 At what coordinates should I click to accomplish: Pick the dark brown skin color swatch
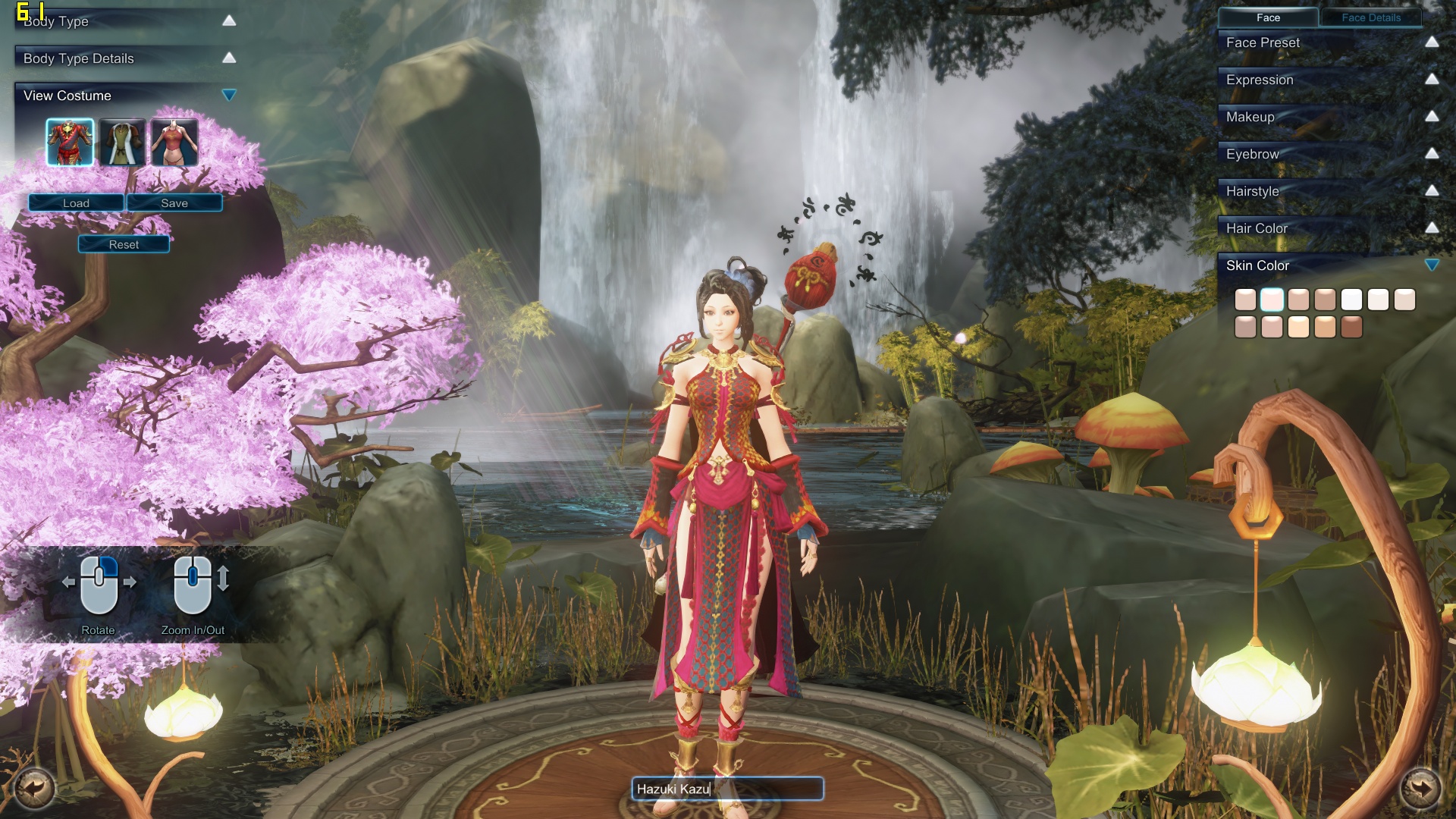click(1351, 327)
